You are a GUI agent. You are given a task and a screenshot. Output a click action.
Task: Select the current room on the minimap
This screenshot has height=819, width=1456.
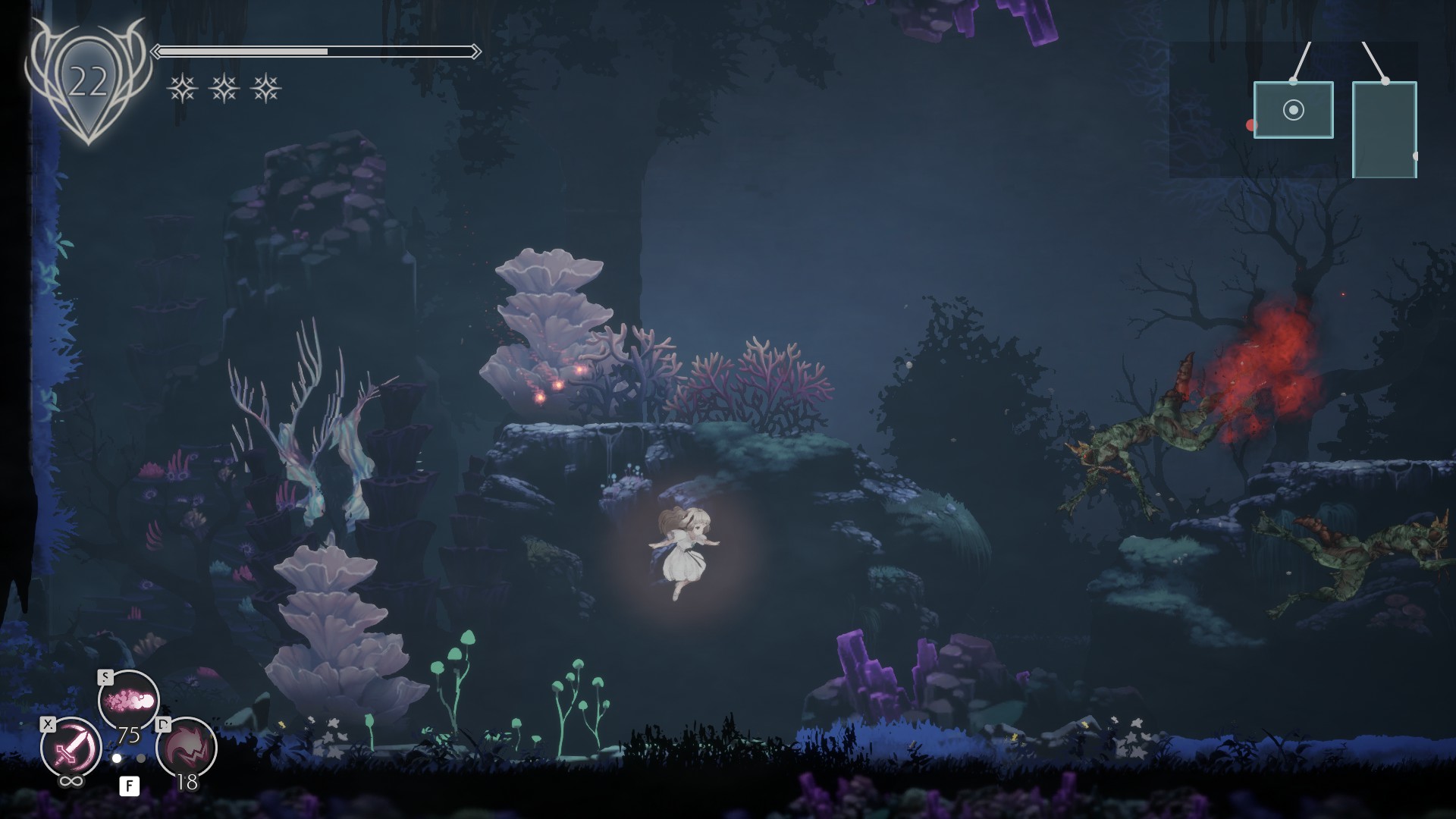[x=1293, y=110]
